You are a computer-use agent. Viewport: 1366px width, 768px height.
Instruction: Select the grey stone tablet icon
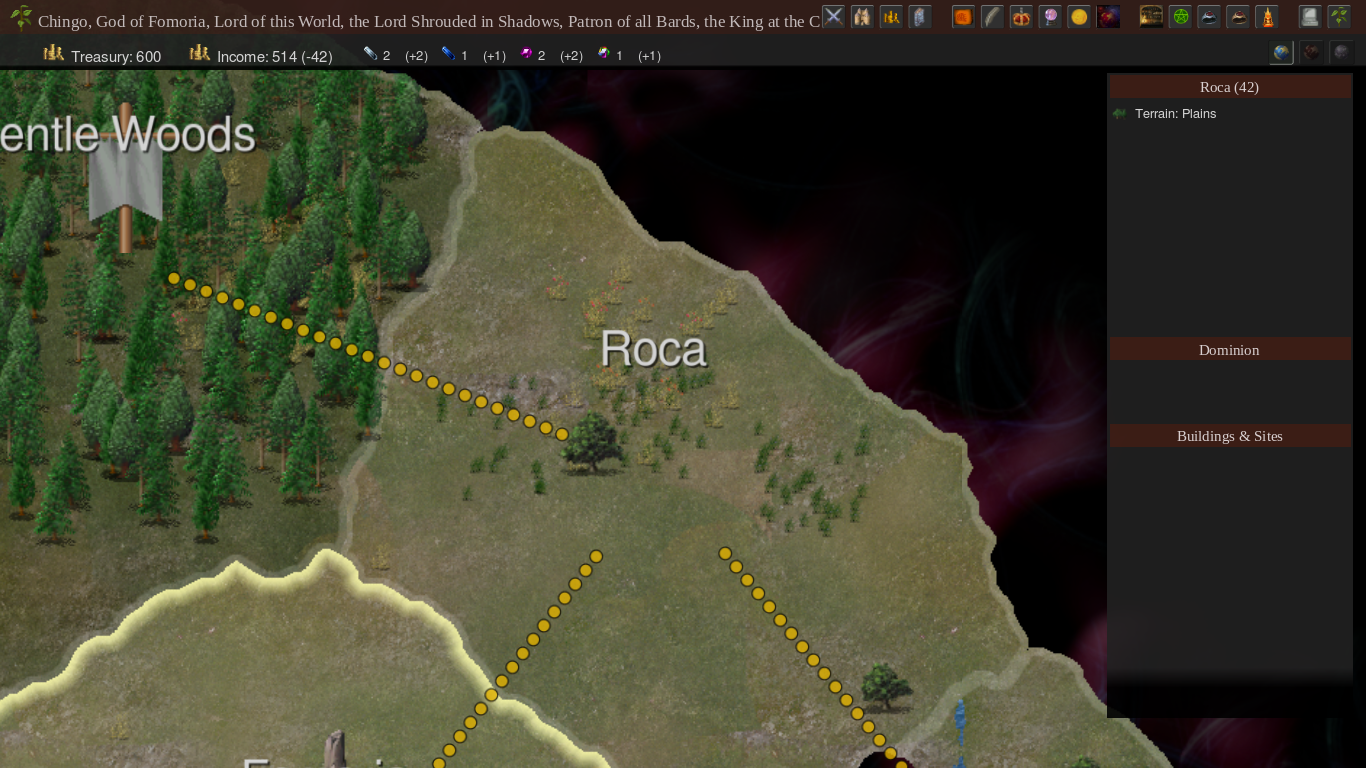[919, 16]
